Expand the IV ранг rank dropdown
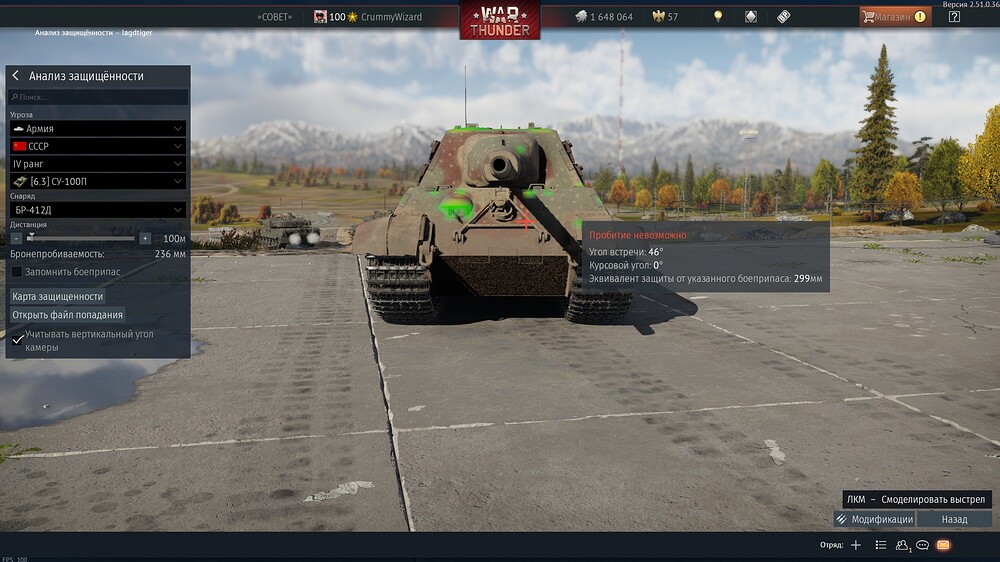This screenshot has height=562, width=1000. (x=98, y=163)
